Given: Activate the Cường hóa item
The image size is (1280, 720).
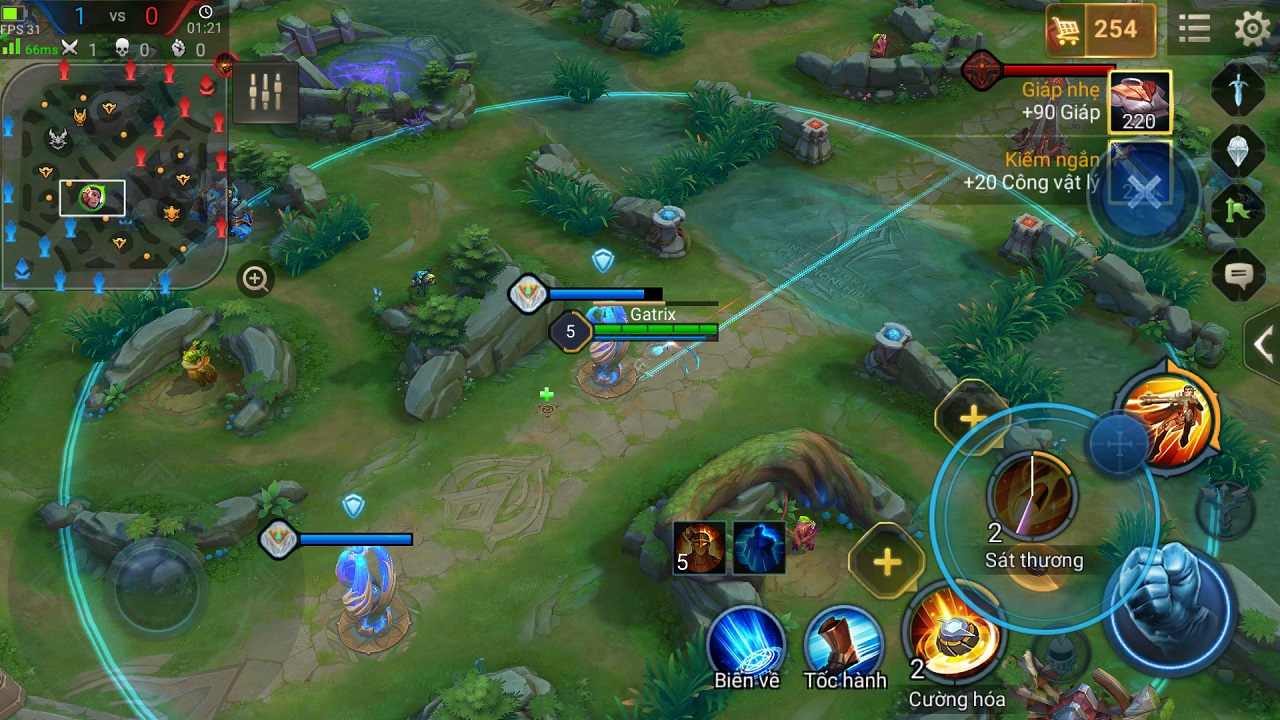Looking at the screenshot, I should tap(955, 638).
